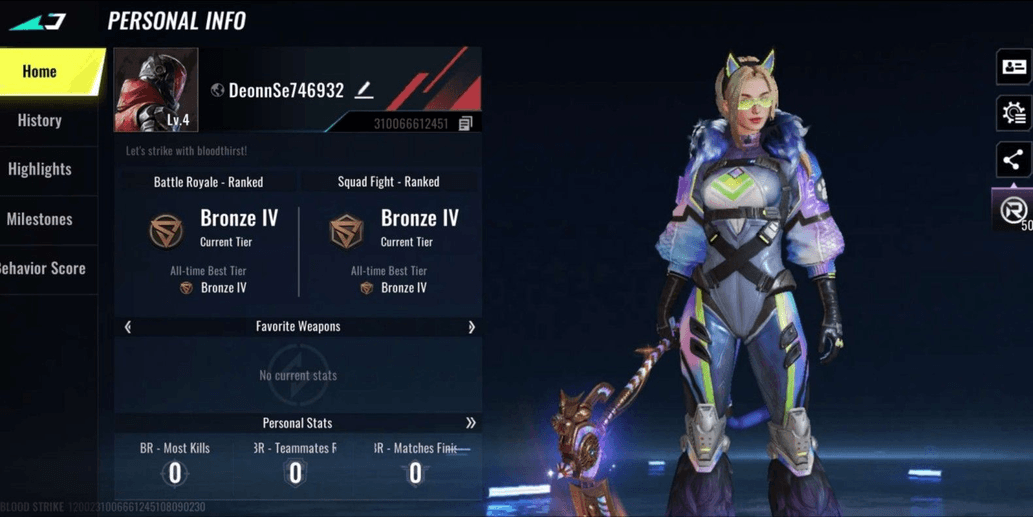Click the circular R badge icon
1033x517 pixels.
[x=1013, y=210]
